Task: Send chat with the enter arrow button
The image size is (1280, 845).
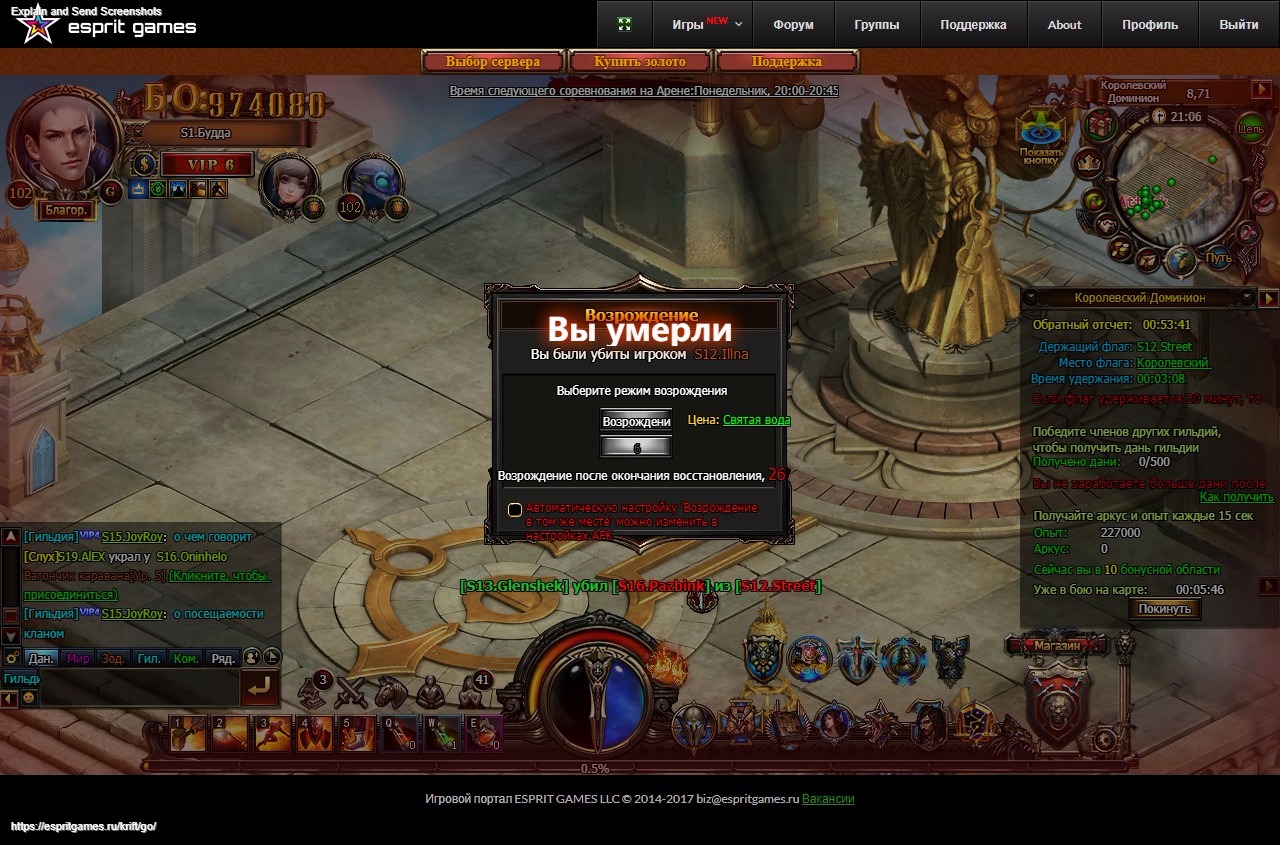Action: [x=260, y=687]
